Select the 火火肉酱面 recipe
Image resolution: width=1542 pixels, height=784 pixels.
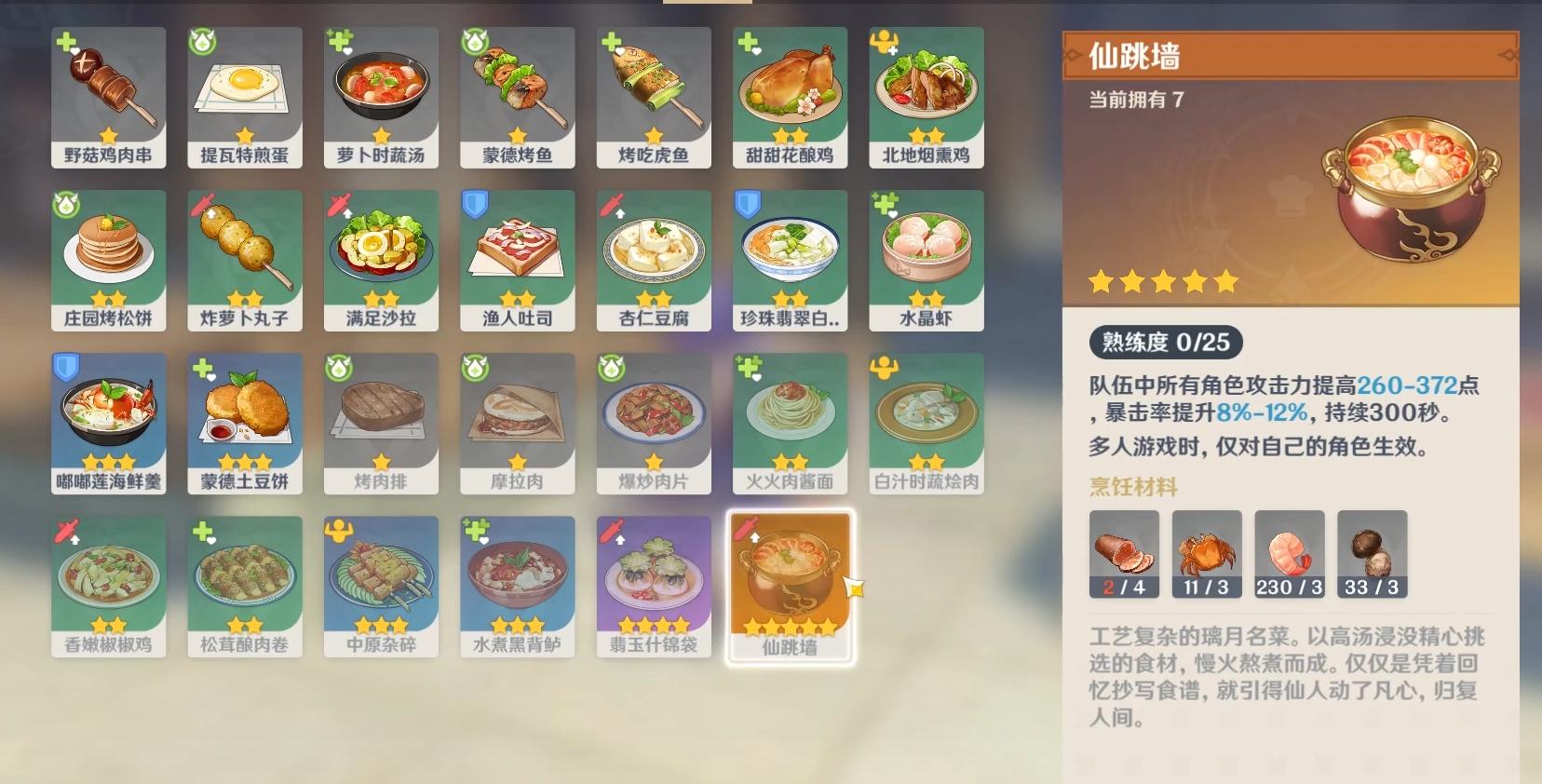point(790,424)
